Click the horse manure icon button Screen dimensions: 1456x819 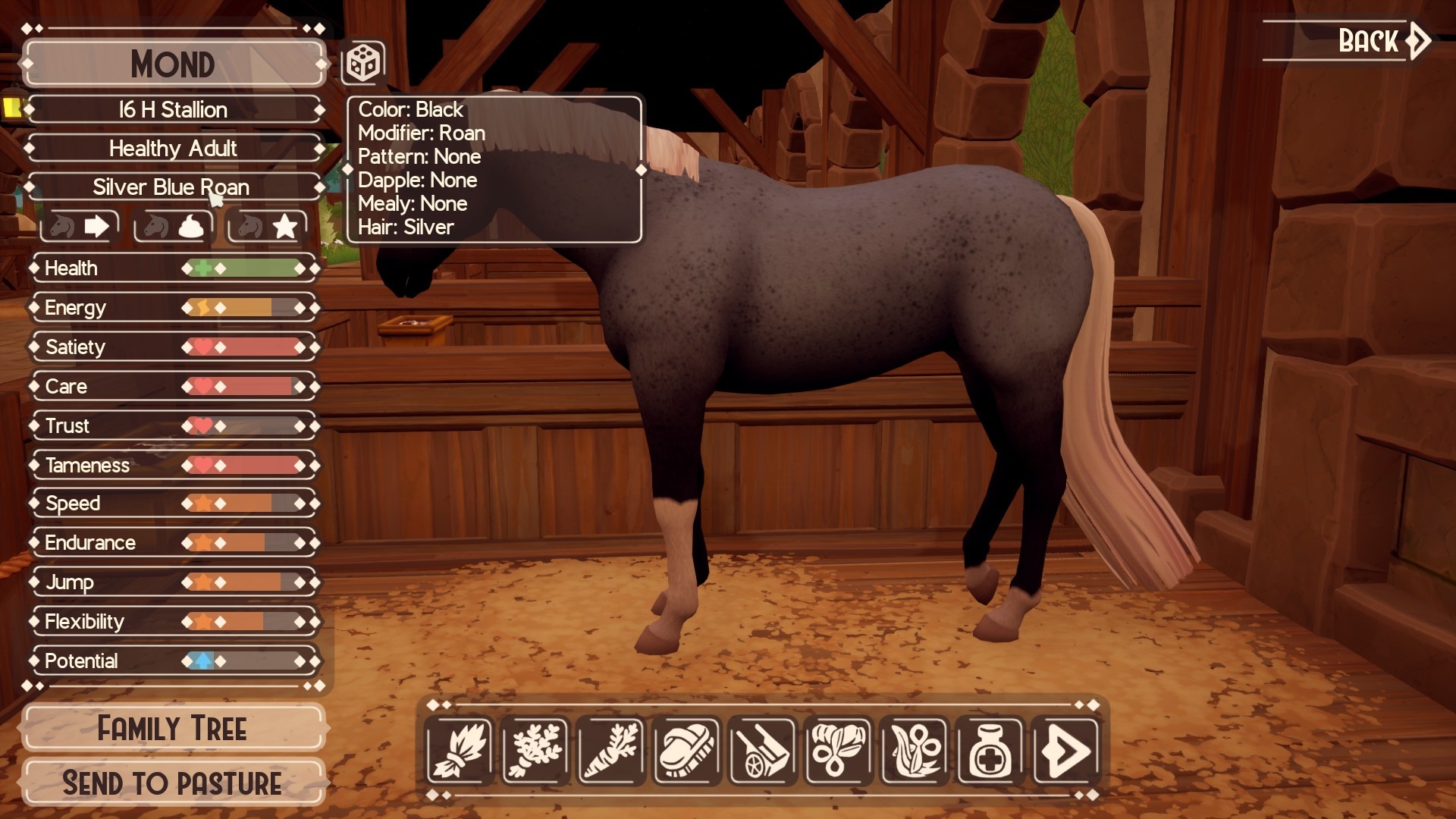tap(174, 226)
